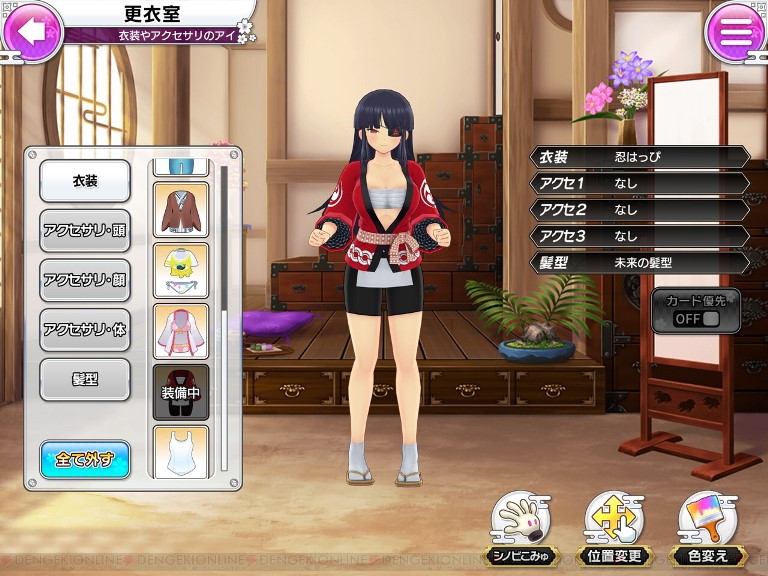The width and height of the screenshot is (768, 576).
Task: Select the equipped 装備中 costume slot
Action: pos(181,392)
